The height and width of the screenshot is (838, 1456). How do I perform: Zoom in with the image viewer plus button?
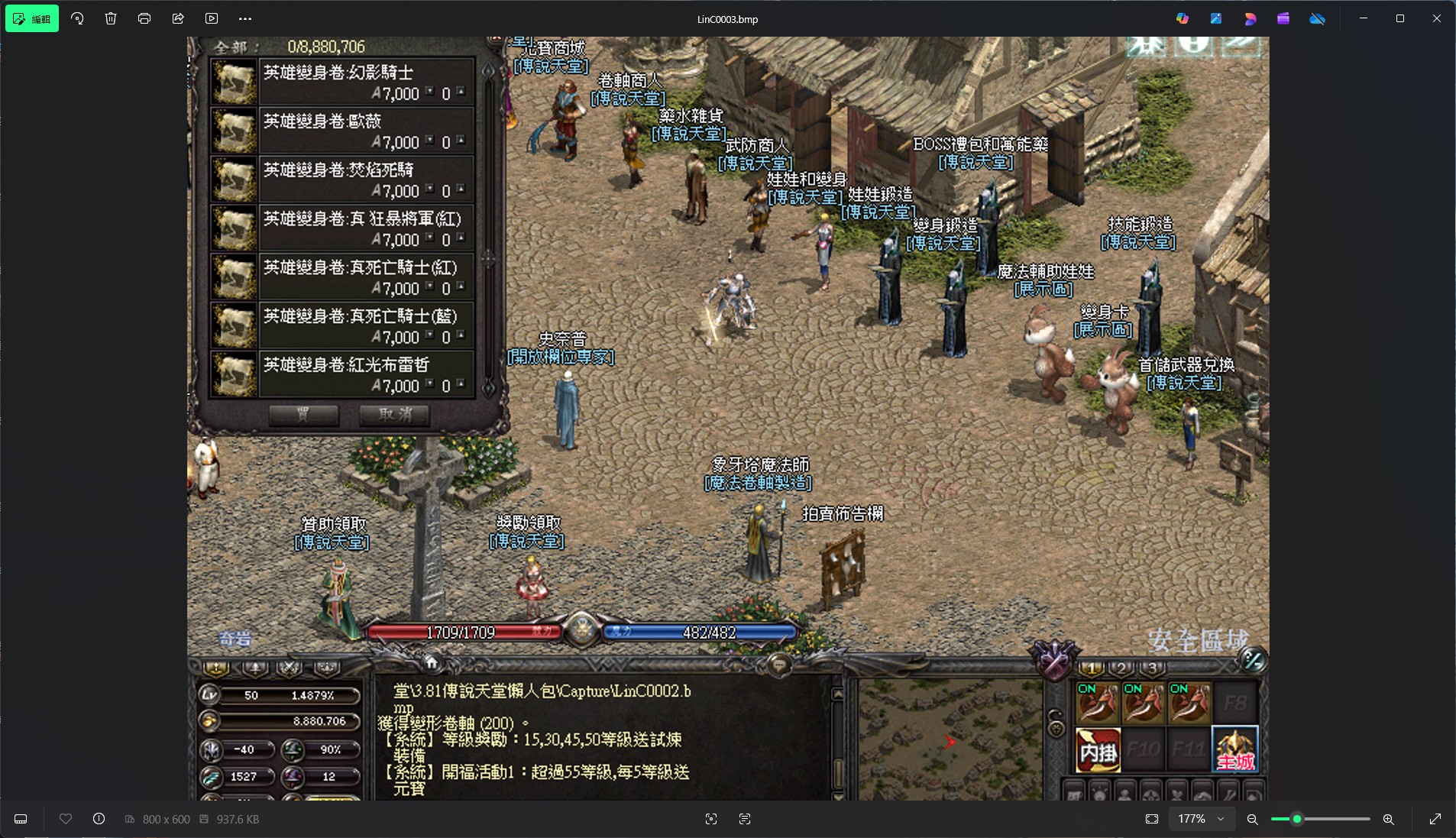click(1388, 819)
